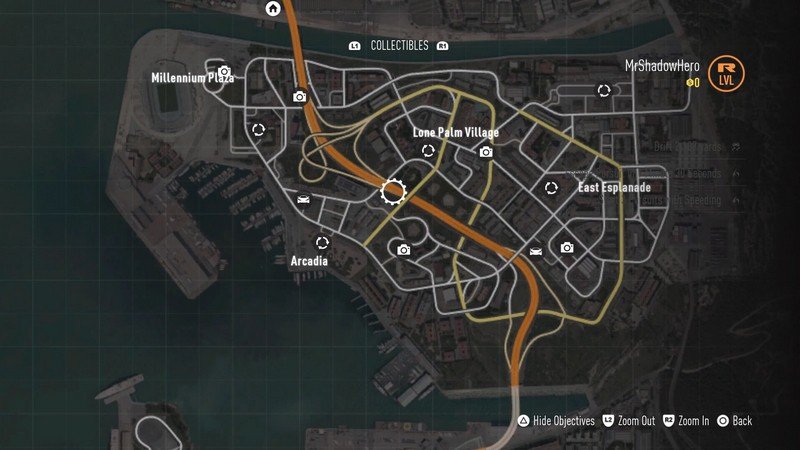Select the dashed-circle marker left of East Esplanade
The width and height of the screenshot is (800, 450).
click(x=550, y=187)
